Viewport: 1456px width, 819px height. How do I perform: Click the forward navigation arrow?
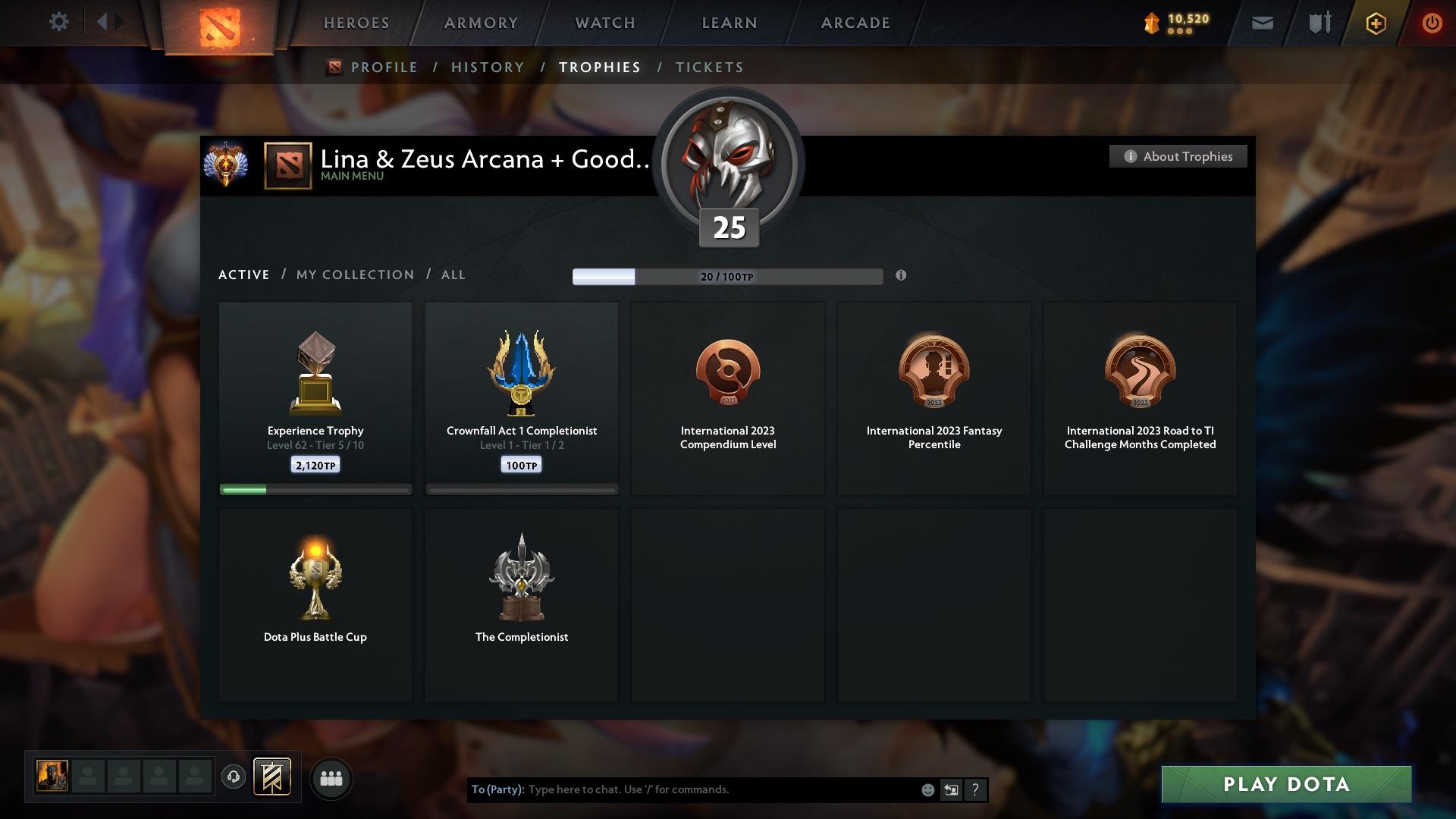coord(120,22)
